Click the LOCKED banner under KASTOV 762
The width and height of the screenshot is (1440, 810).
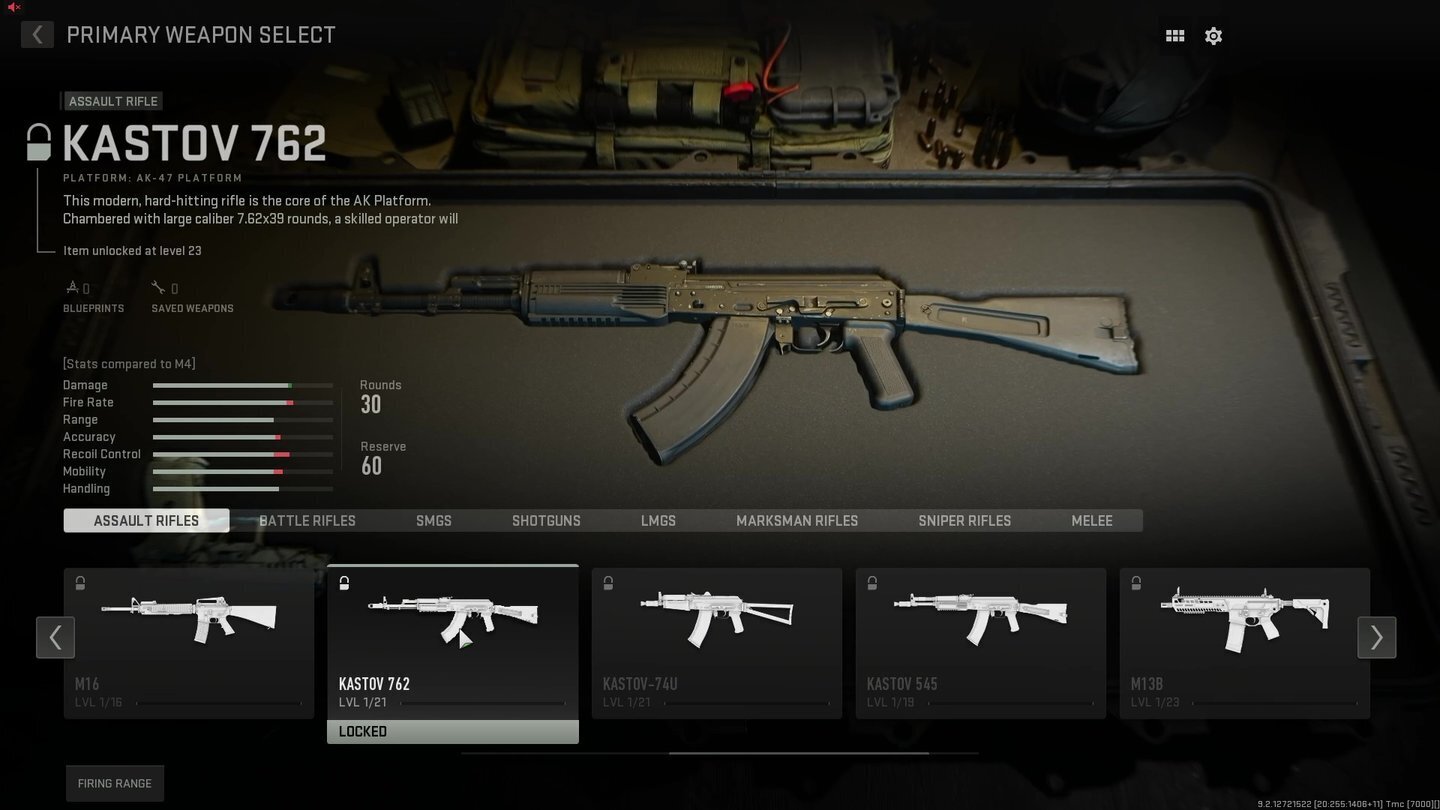click(452, 731)
